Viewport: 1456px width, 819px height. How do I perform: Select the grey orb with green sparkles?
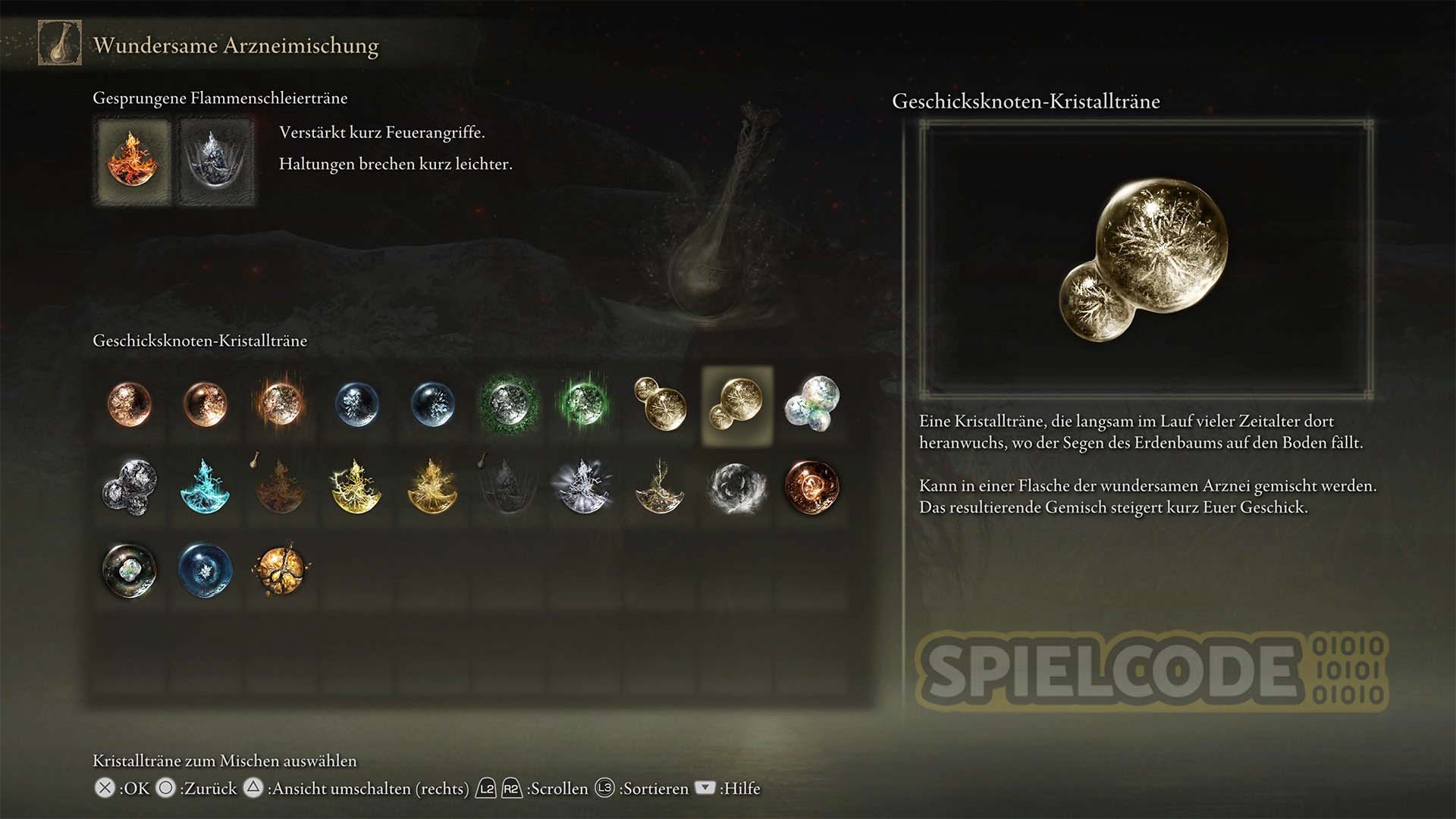(x=507, y=403)
